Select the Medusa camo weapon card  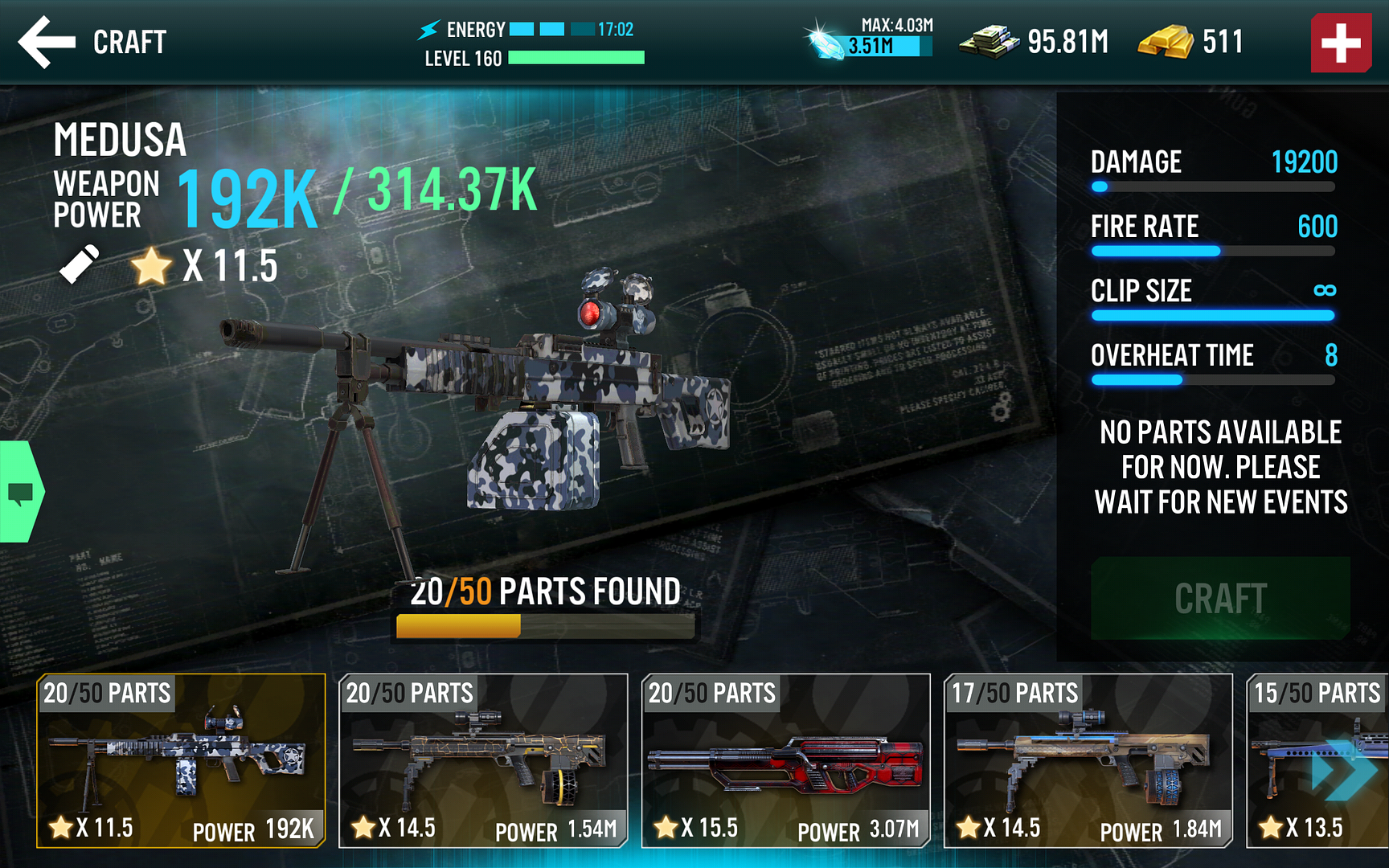point(181,760)
